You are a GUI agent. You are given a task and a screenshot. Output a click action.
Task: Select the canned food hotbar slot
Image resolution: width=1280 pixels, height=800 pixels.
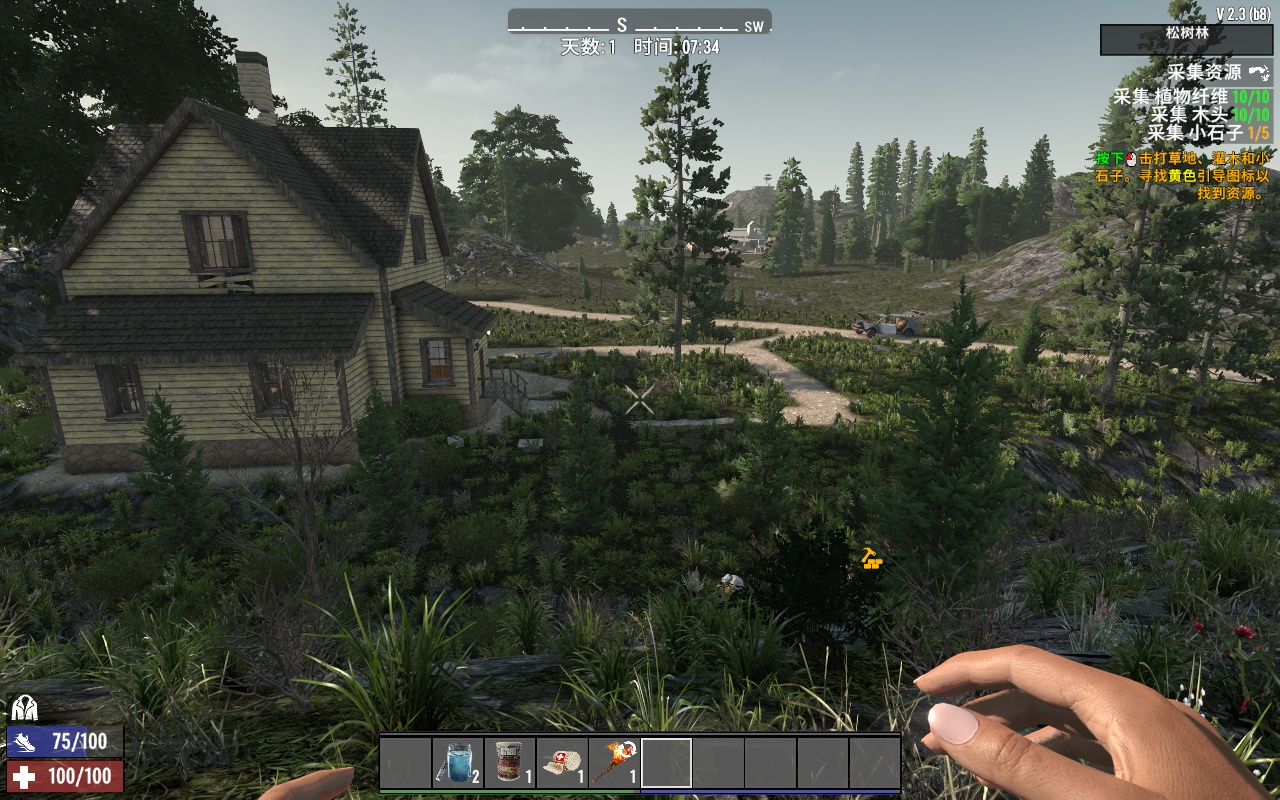pyautogui.click(x=510, y=763)
